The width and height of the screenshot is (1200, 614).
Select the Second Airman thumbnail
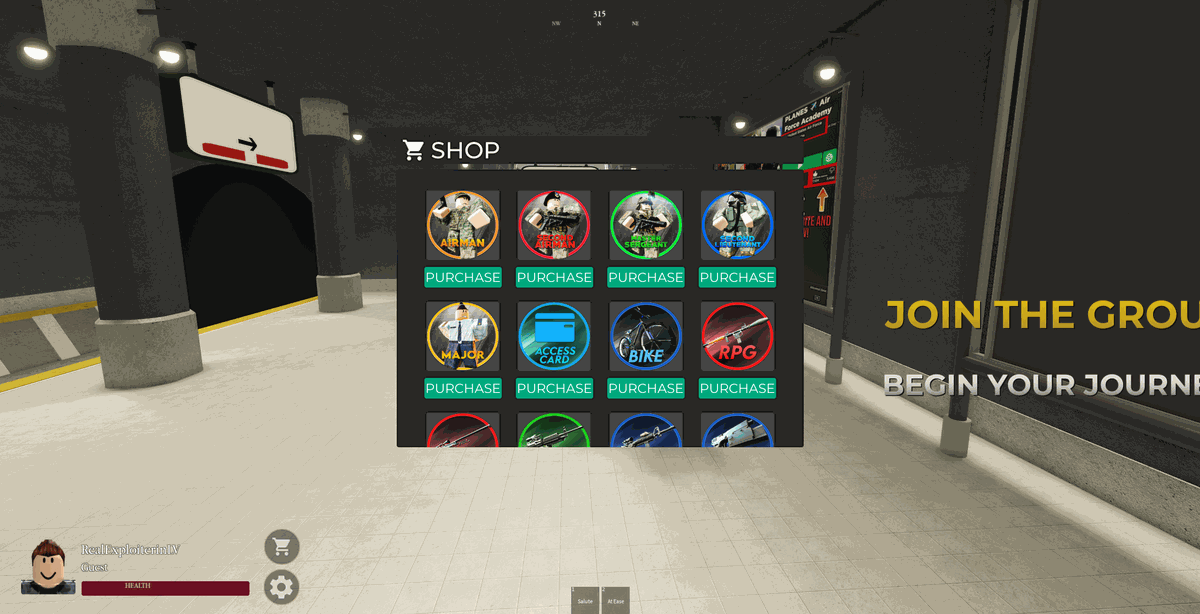point(554,225)
